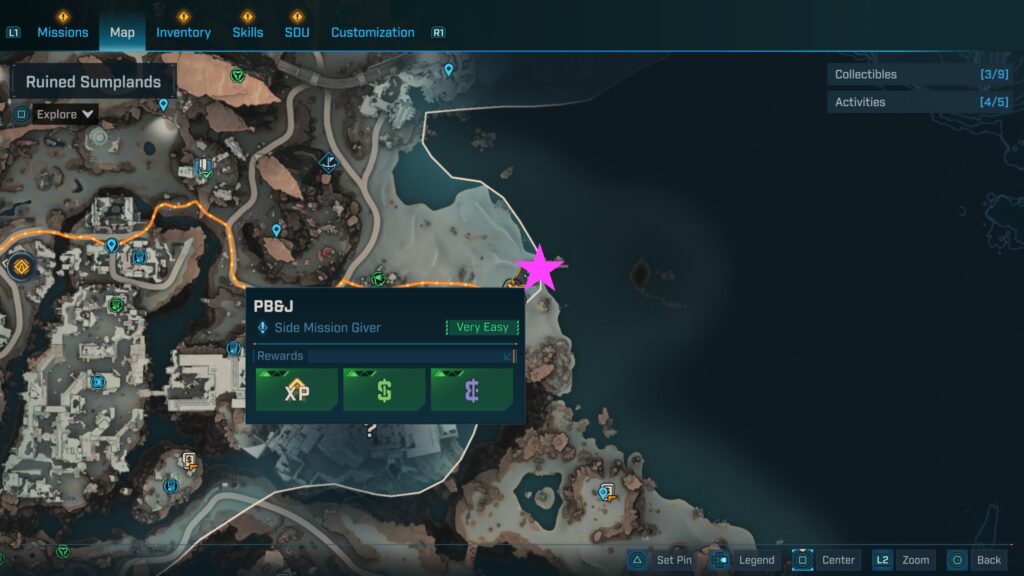This screenshot has width=1024, height=576.
Task: Switch to the Missions tab
Action: 63,32
